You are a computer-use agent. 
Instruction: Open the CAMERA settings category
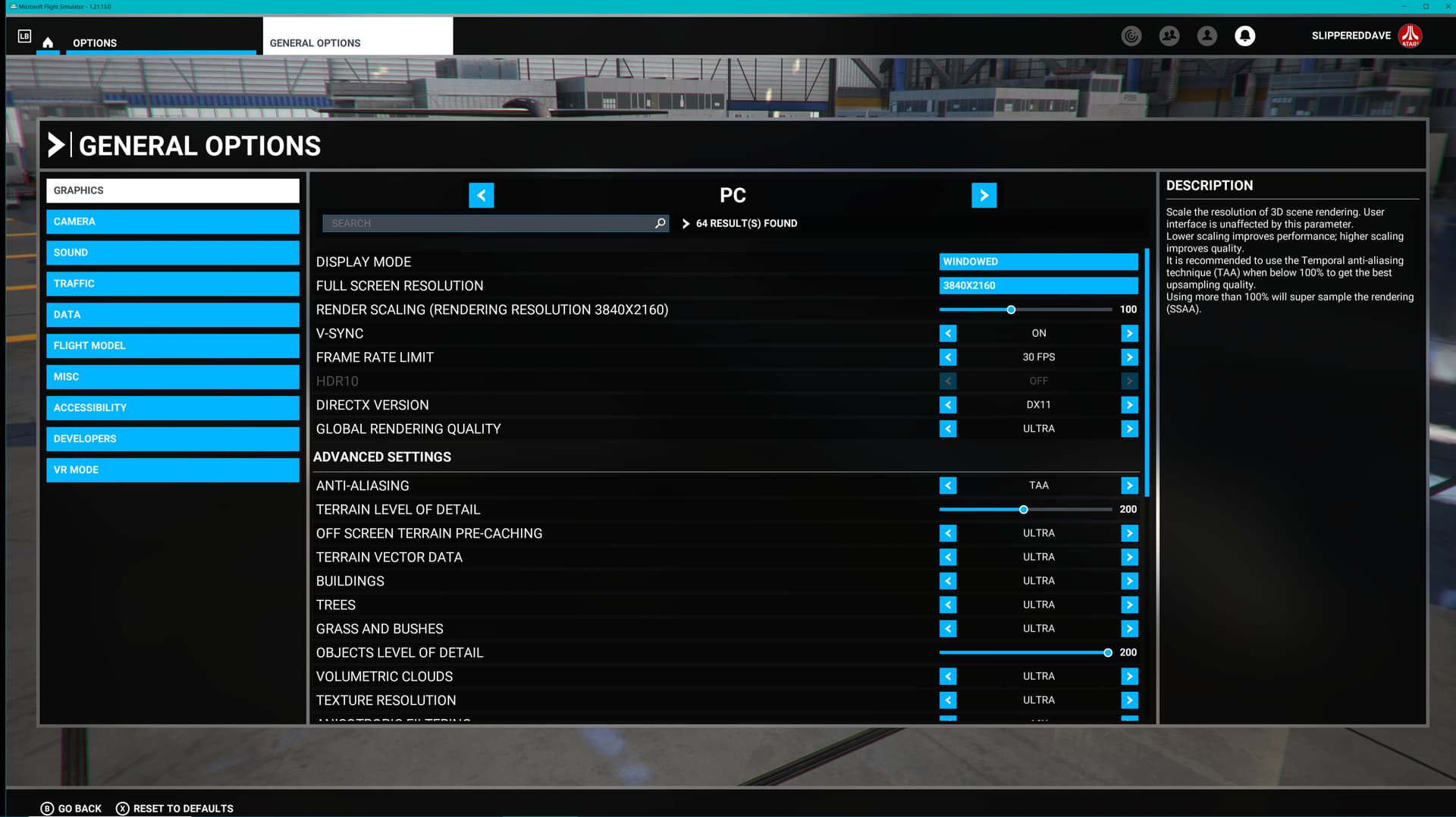(x=172, y=222)
